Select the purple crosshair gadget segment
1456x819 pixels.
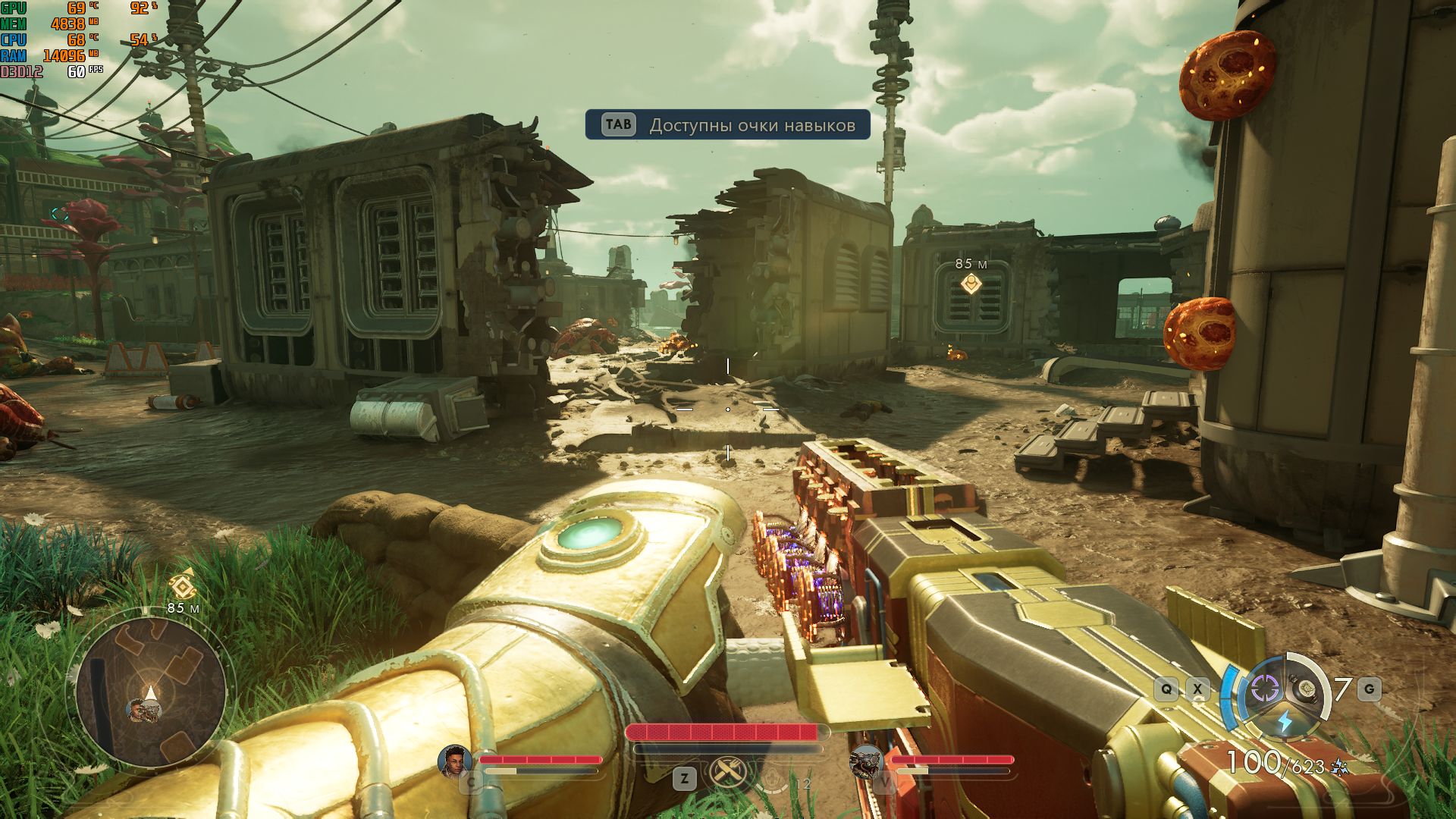point(1264,688)
